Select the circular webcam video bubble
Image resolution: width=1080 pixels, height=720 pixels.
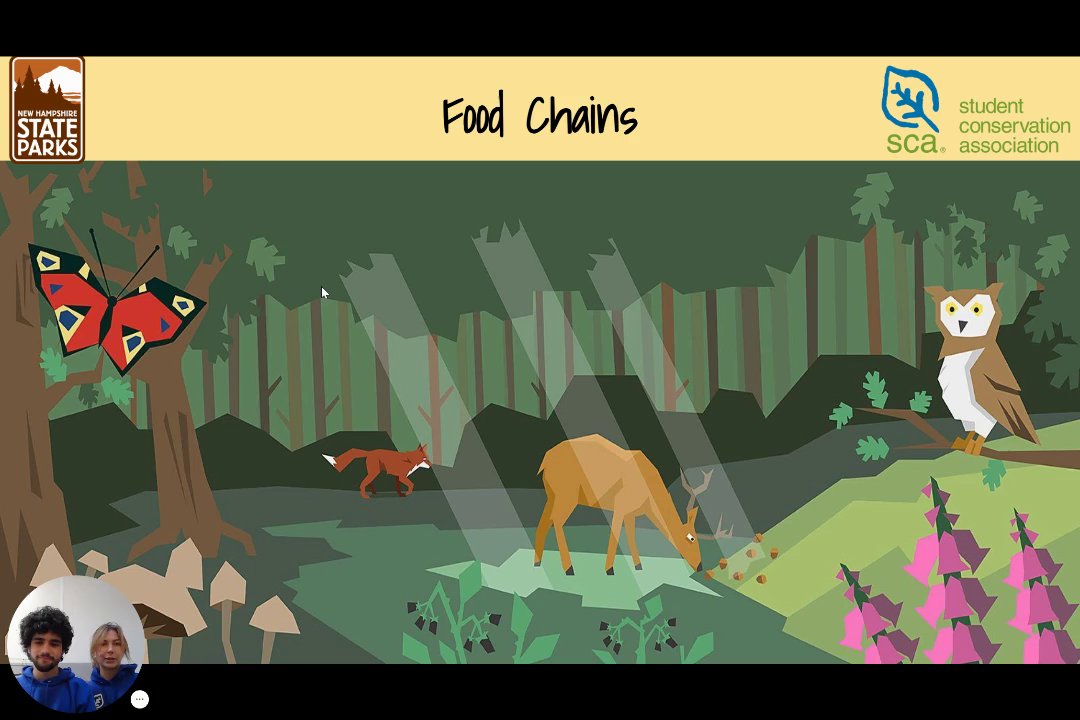[x=75, y=643]
